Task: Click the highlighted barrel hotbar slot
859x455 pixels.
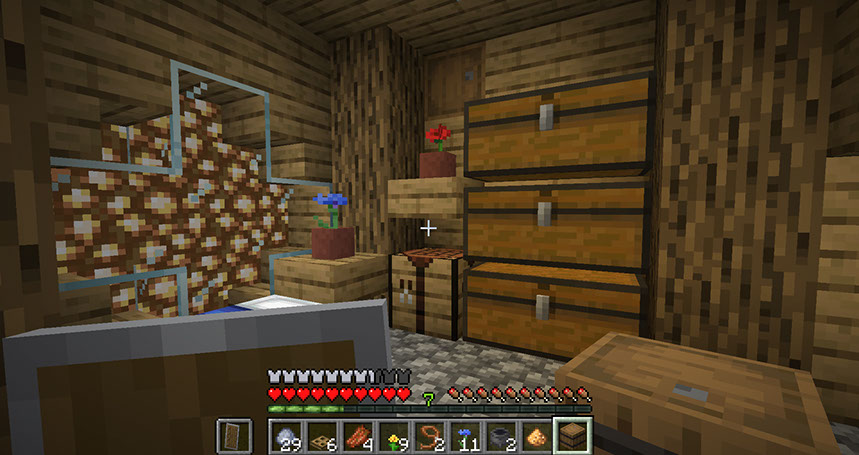Action: click(x=573, y=435)
